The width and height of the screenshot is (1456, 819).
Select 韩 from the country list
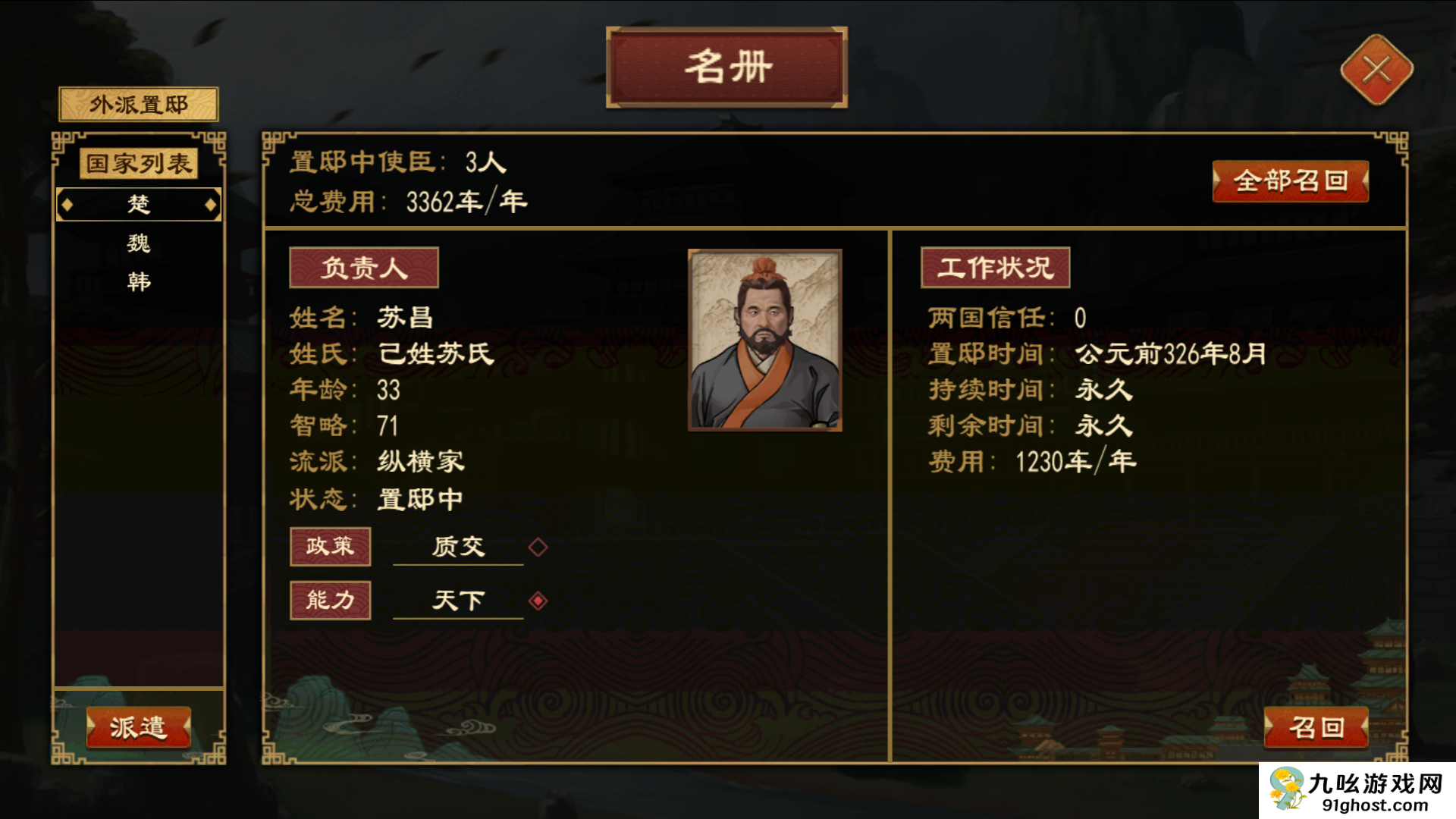[x=139, y=281]
